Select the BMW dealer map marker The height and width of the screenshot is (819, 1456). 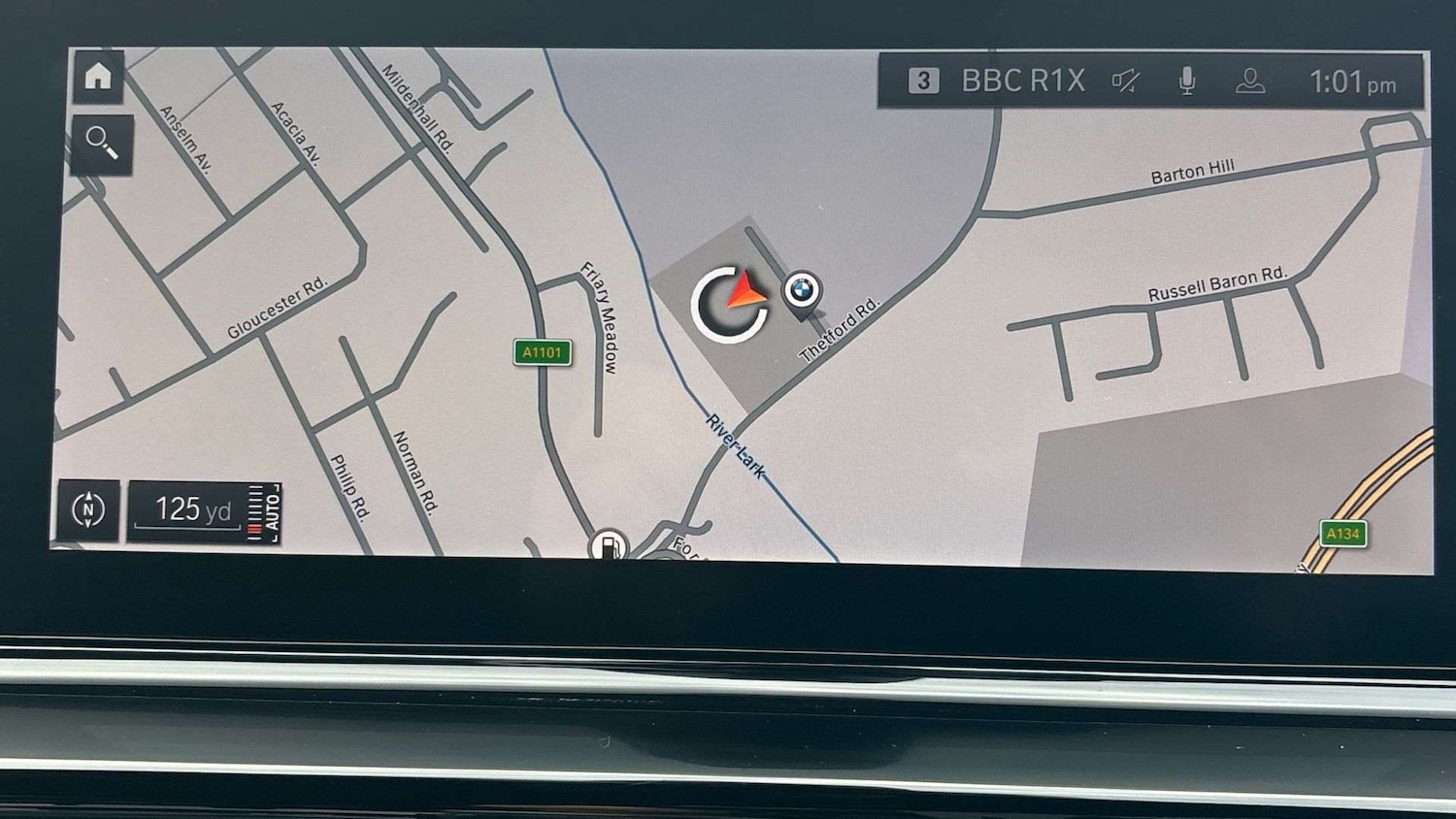[802, 290]
